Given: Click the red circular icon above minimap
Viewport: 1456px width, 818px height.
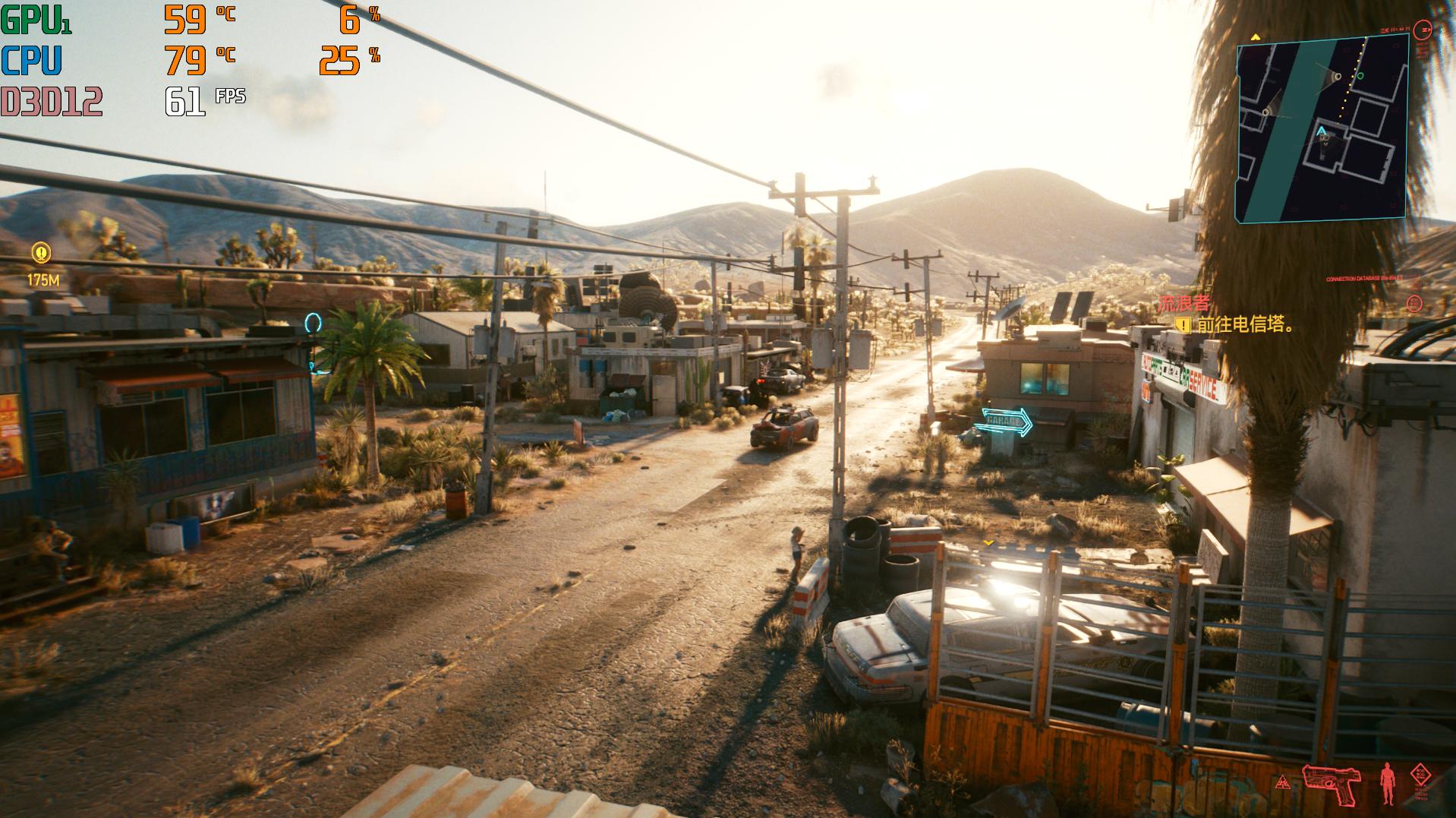Looking at the screenshot, I should pyautogui.click(x=1425, y=30).
